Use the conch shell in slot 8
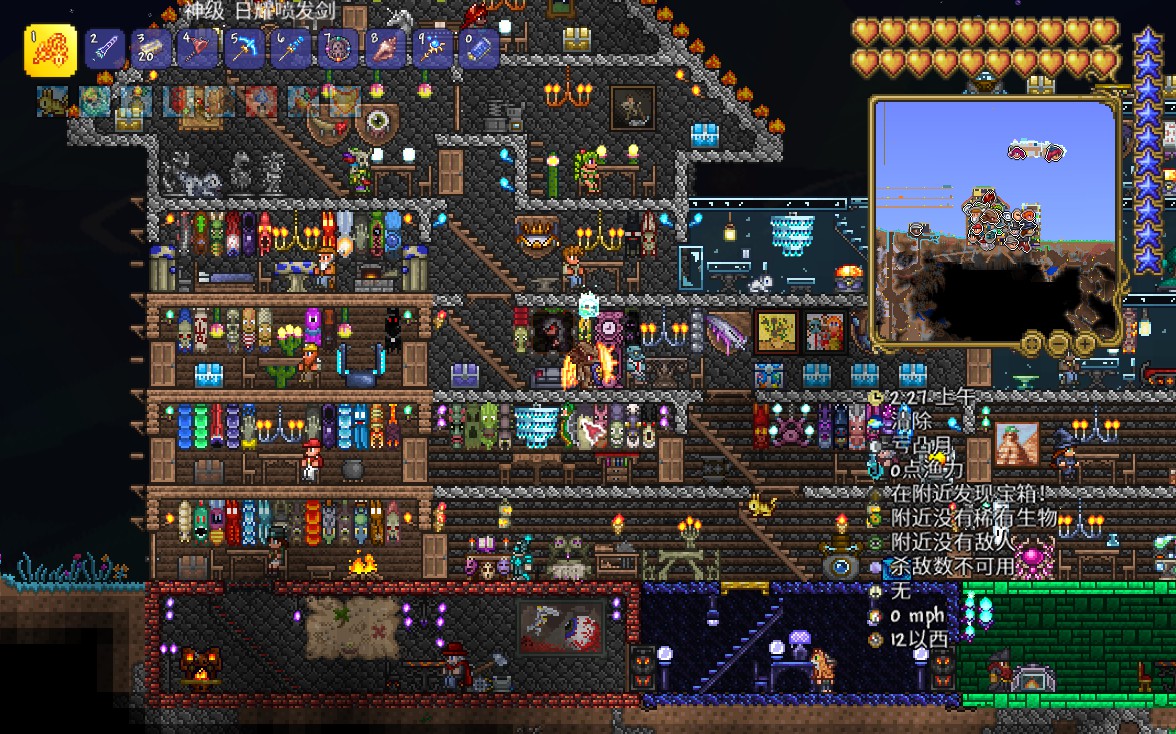The height and width of the screenshot is (734, 1176). (385, 48)
